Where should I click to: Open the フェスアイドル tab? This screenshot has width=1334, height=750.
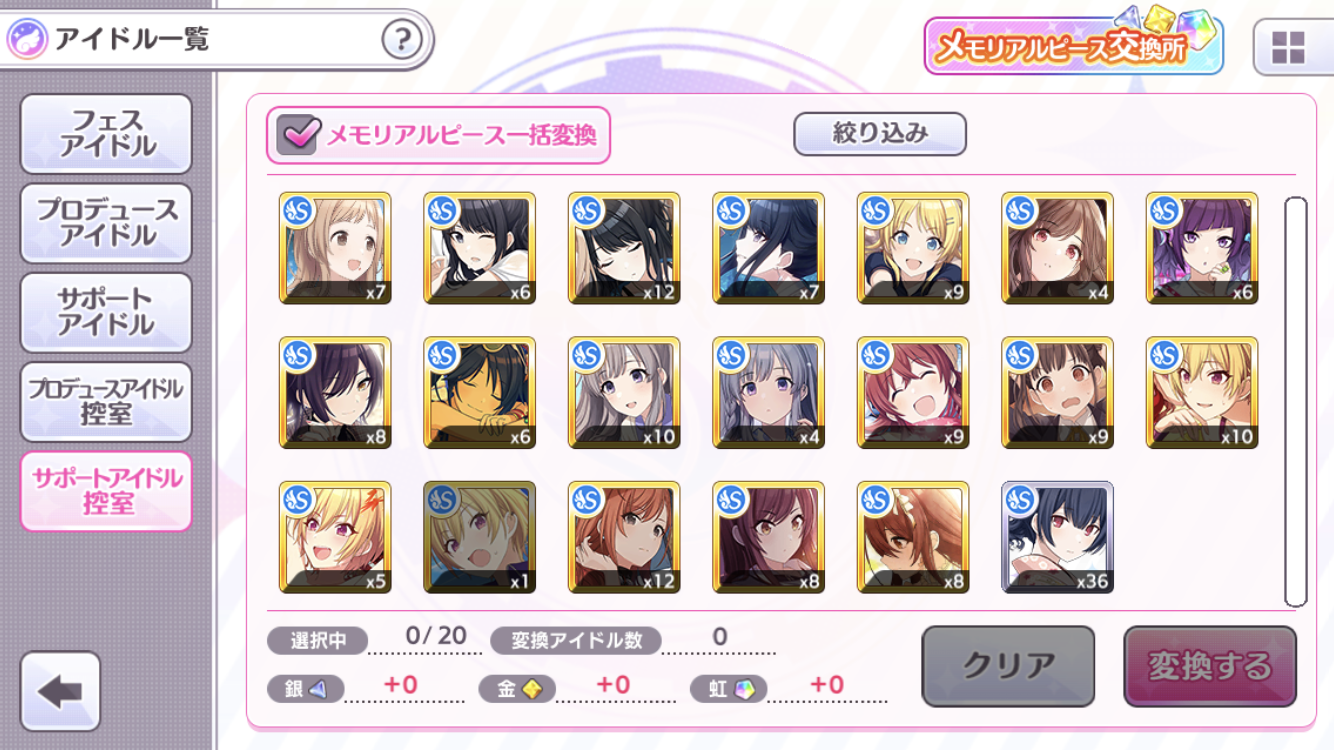[106, 134]
